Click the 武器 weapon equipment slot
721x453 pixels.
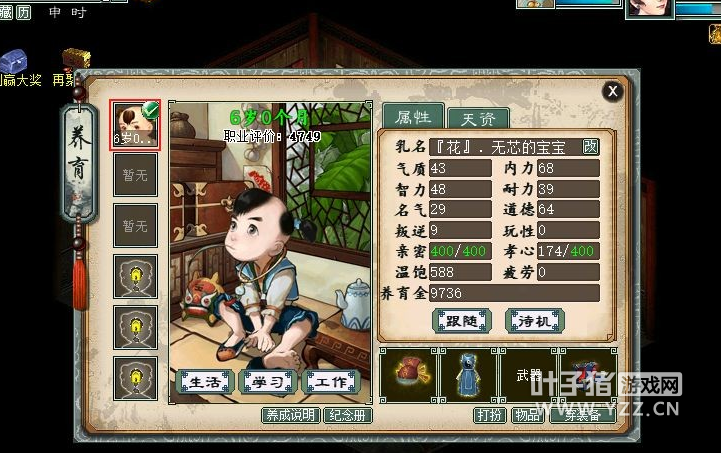tap(528, 375)
